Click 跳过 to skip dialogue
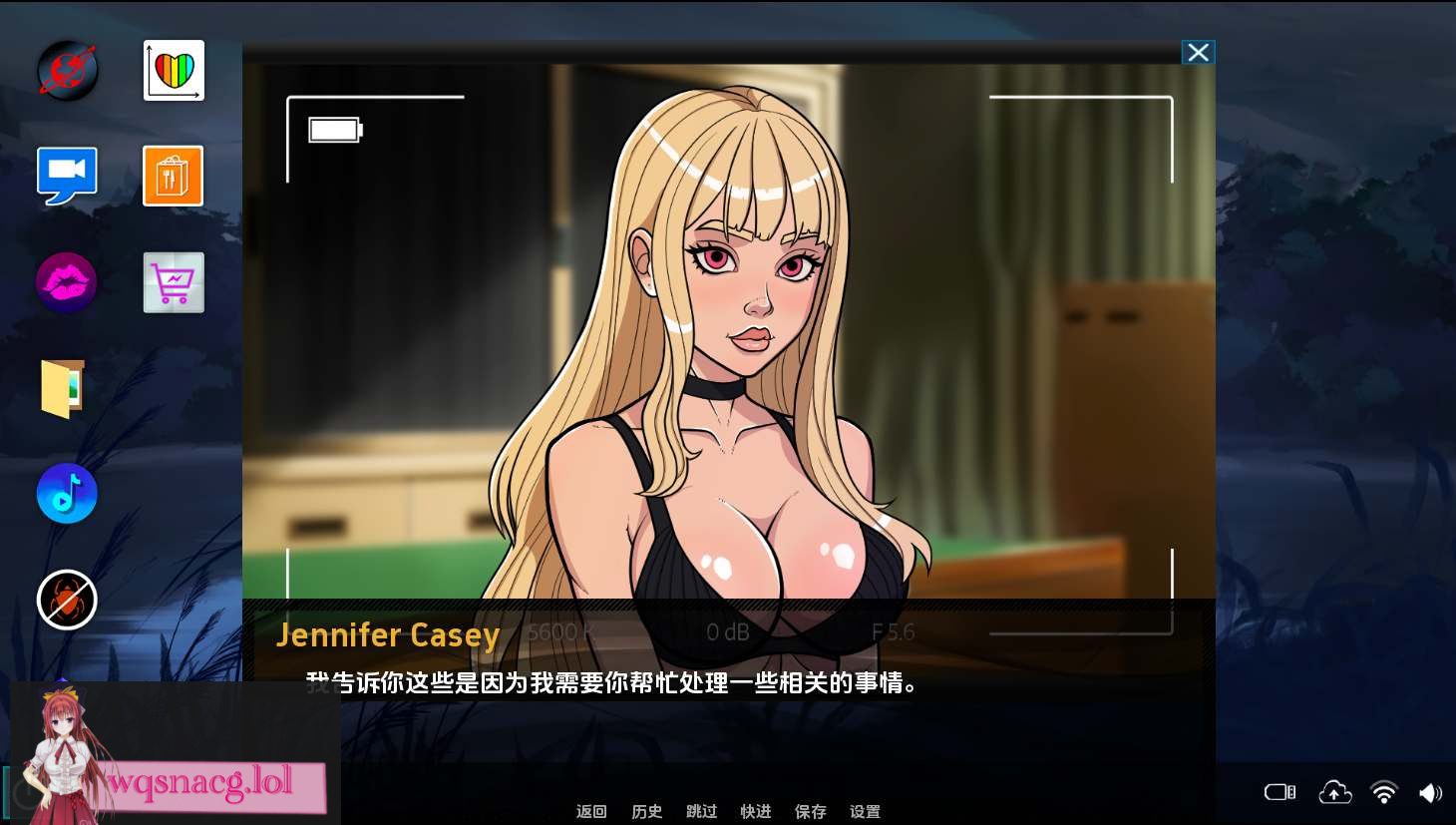Screen dimensions: 1456x825 click(x=701, y=811)
